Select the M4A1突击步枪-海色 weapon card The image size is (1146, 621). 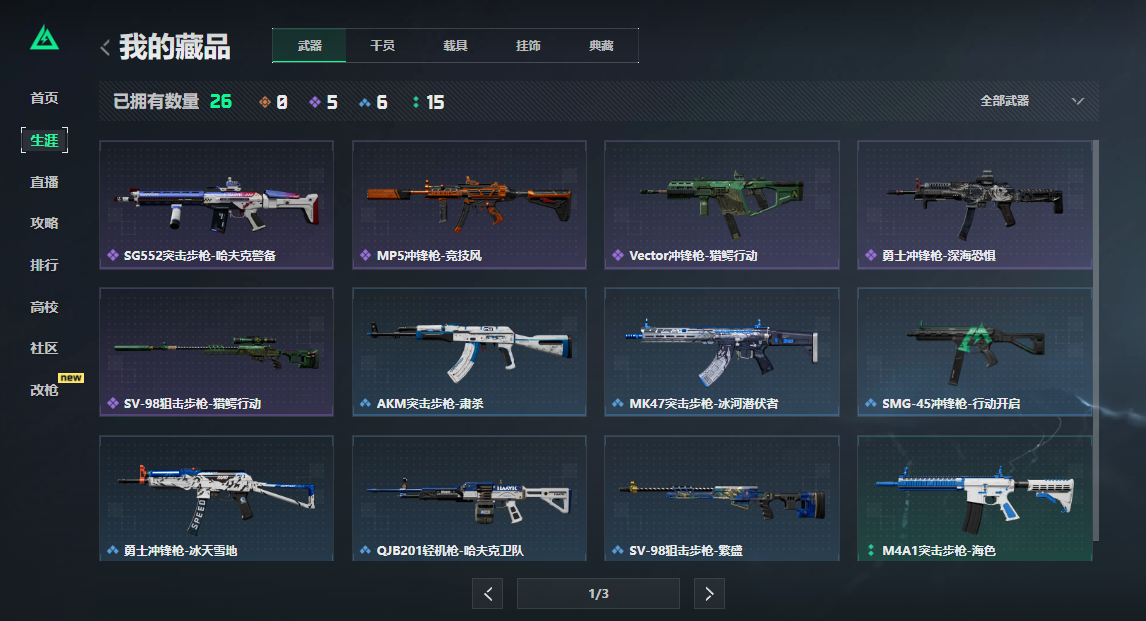tap(974, 499)
